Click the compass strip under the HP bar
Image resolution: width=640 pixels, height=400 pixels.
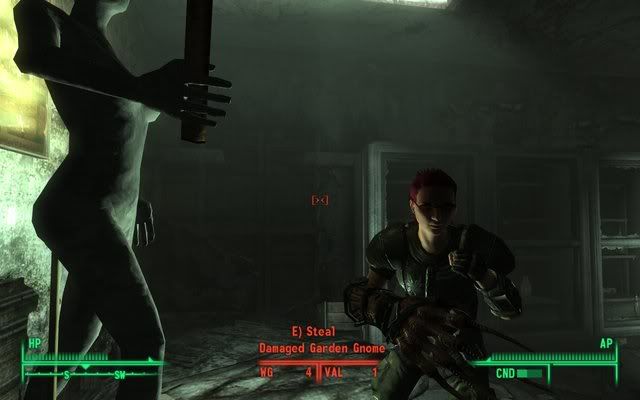[92, 374]
